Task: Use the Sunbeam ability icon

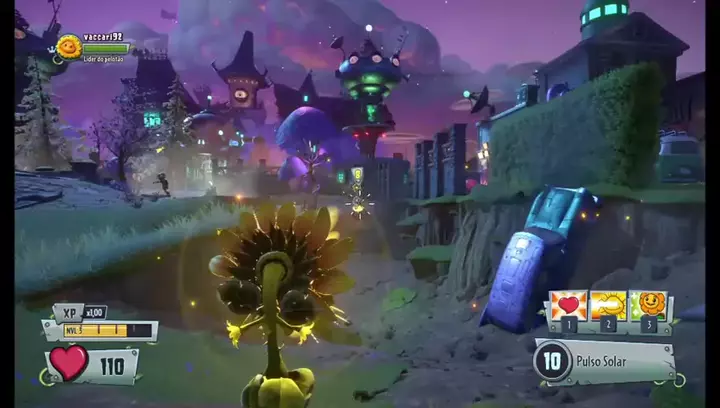Action: [x=609, y=305]
